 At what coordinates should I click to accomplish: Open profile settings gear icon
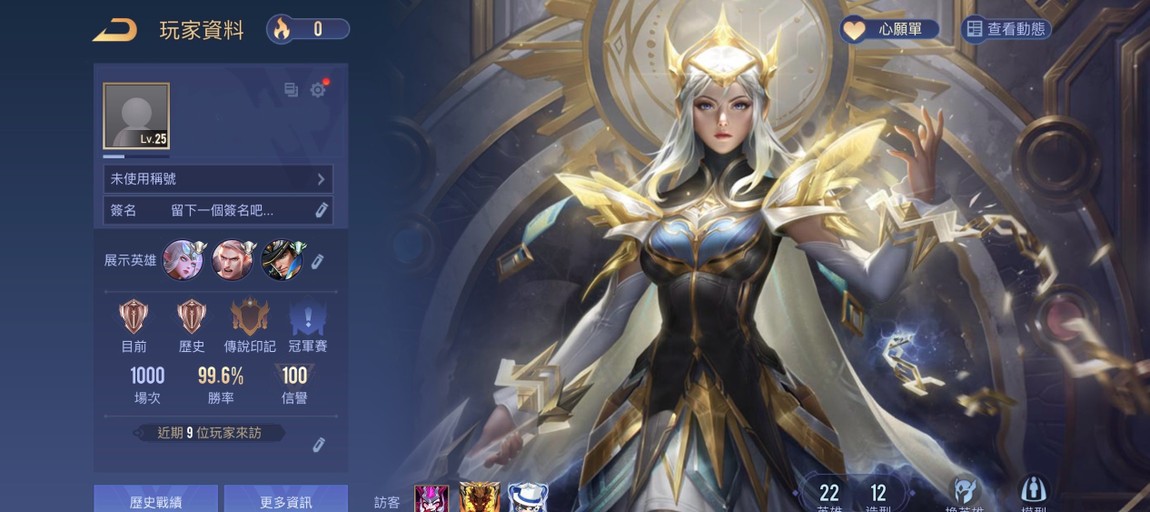(318, 90)
